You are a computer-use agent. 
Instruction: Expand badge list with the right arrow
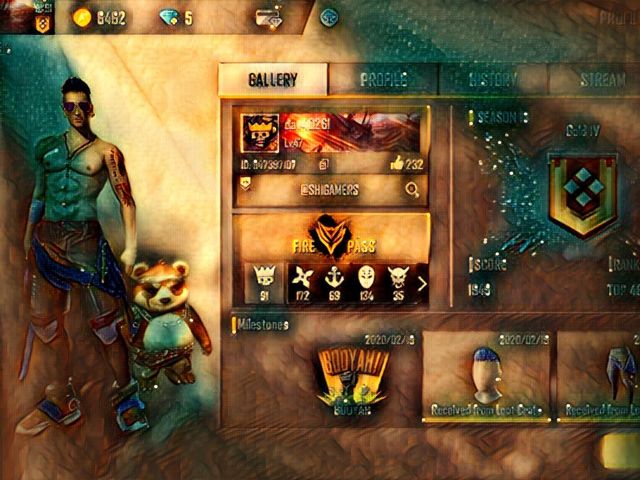tap(421, 283)
